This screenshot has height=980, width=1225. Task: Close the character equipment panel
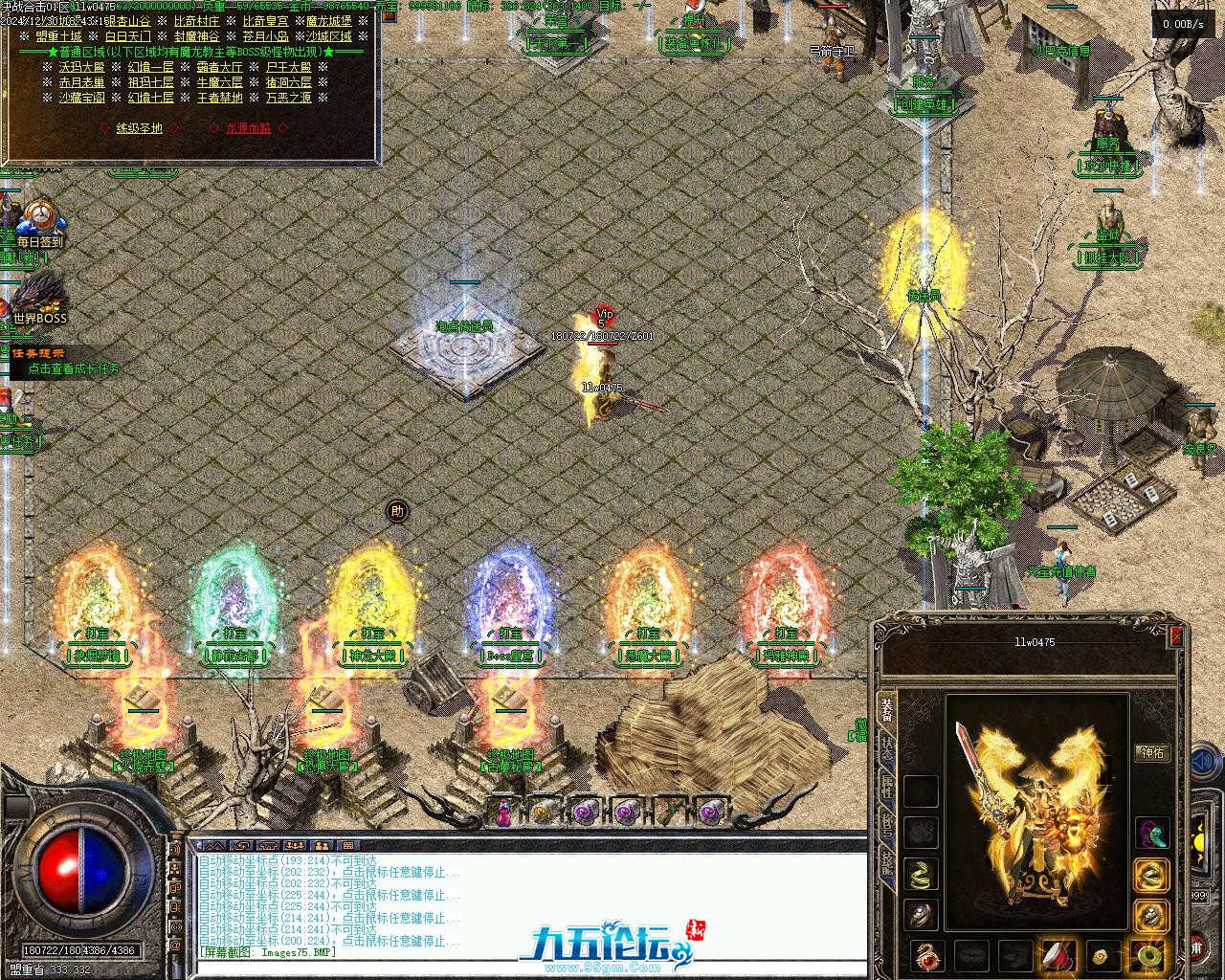(x=1177, y=635)
